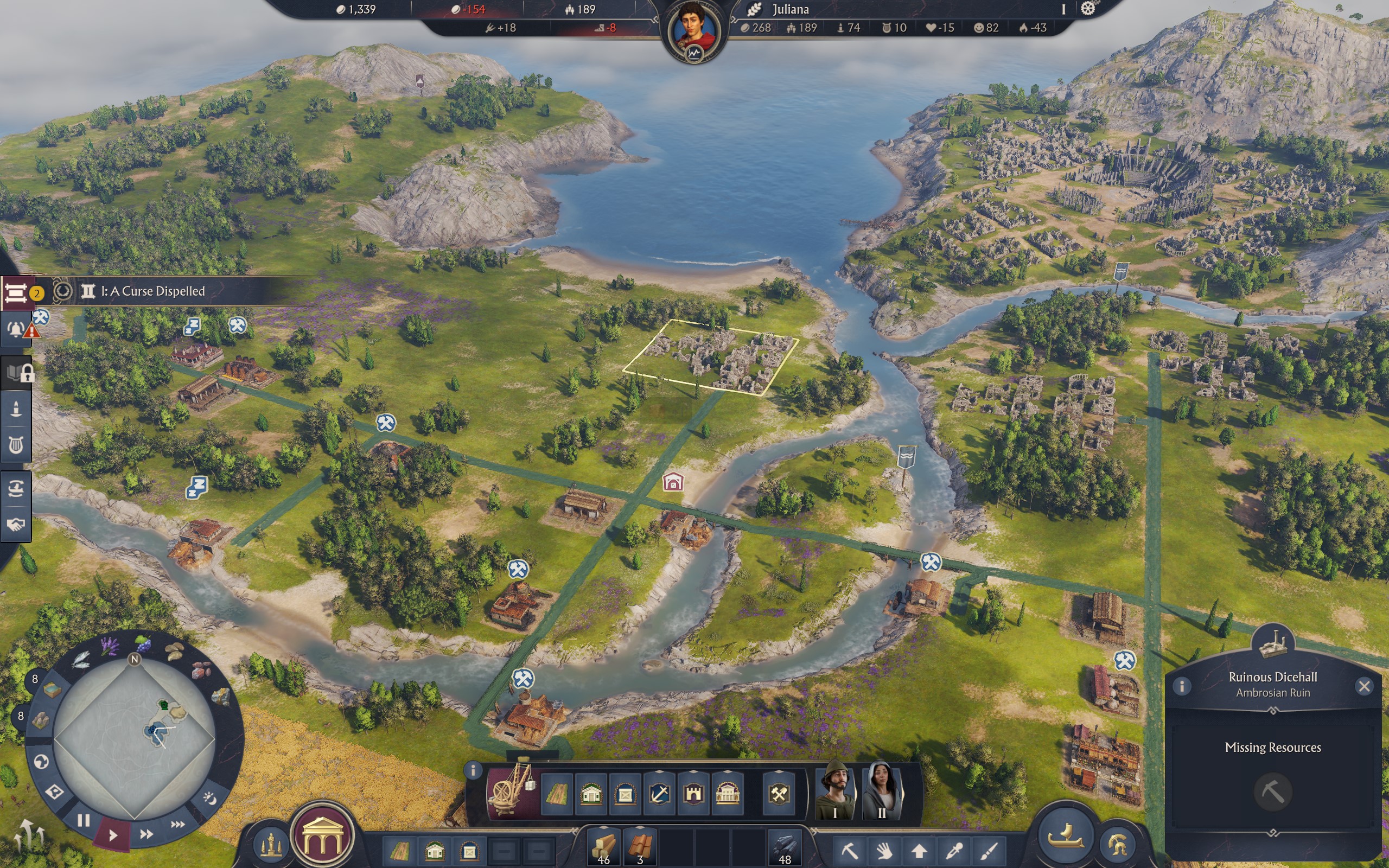The width and height of the screenshot is (1389, 868).
Task: Open the 'A Curse Dispelled' quest entry
Action: [x=152, y=291]
